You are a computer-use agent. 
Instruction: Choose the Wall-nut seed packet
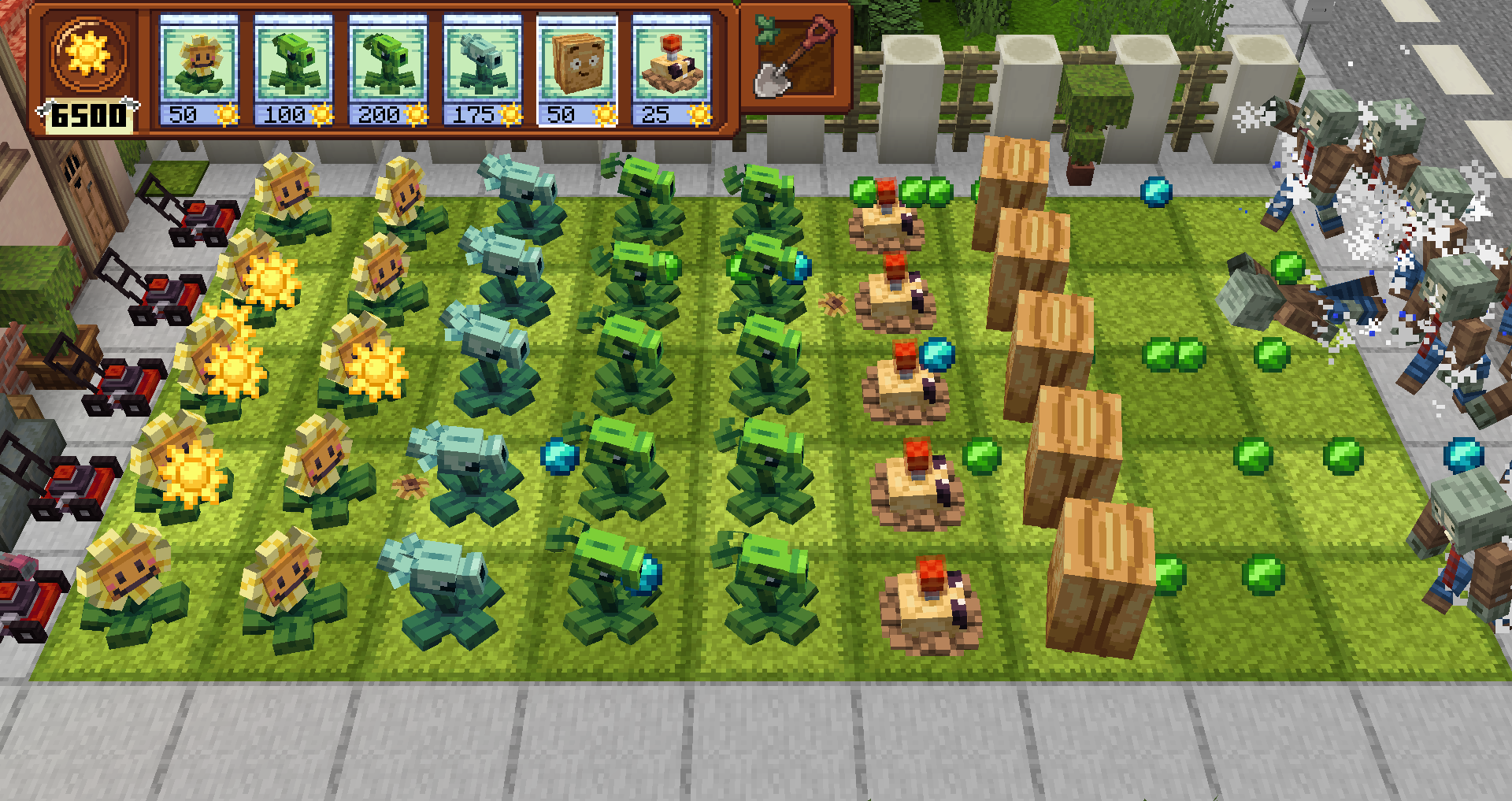577,71
